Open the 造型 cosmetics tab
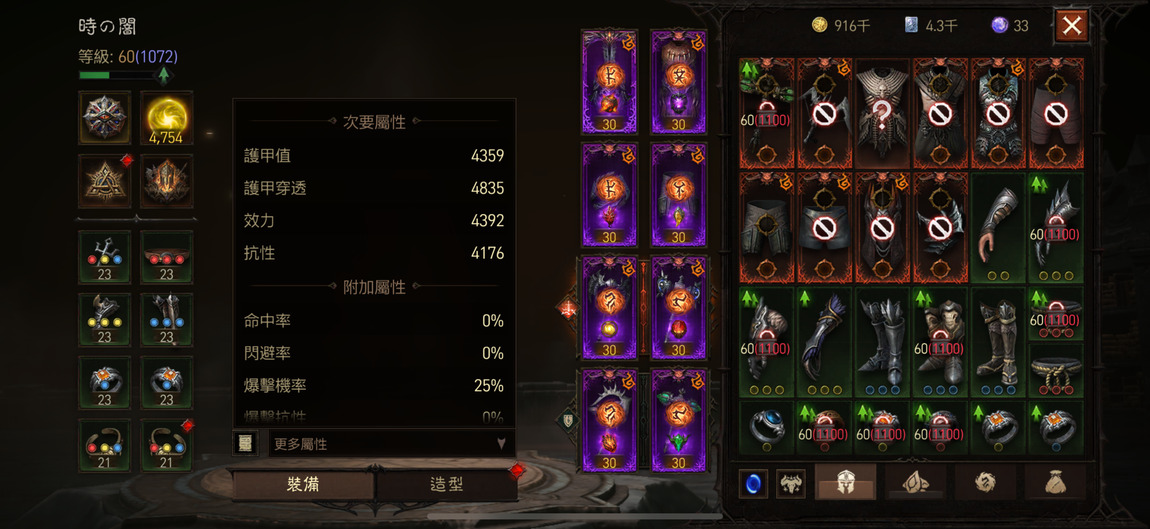The image size is (1150, 529). coord(446,484)
